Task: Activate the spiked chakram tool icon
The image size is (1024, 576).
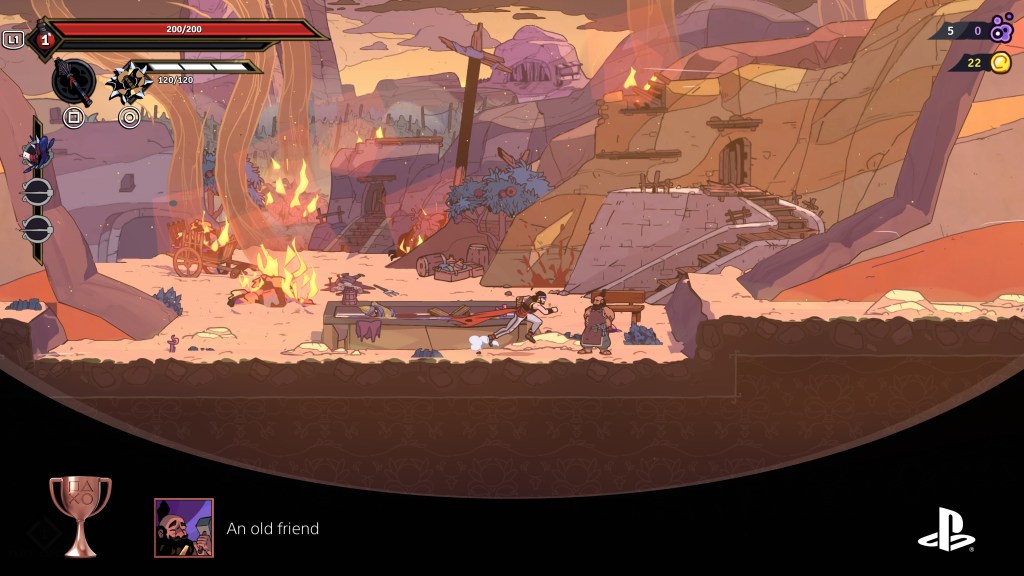Action: point(128,81)
